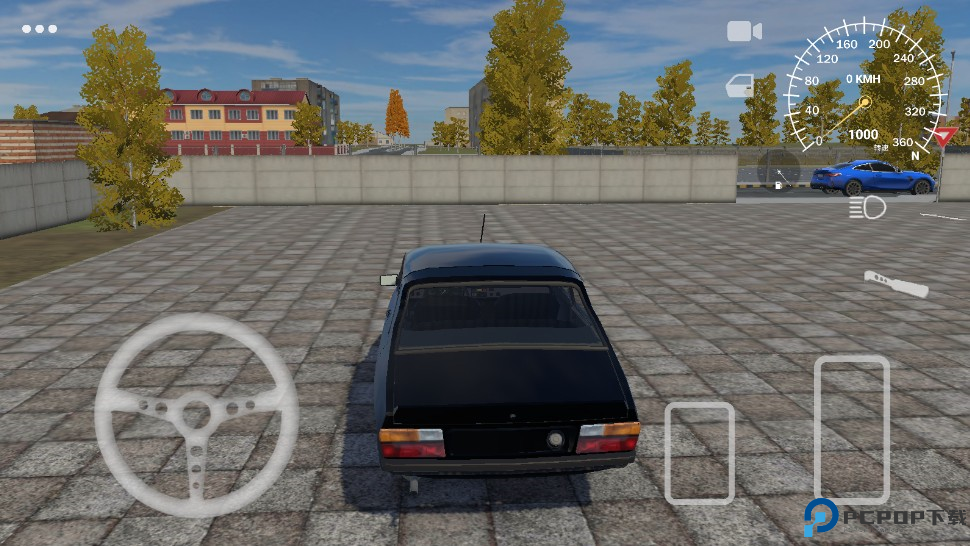
Task: Open the three-dot menu
Action: tap(39, 29)
